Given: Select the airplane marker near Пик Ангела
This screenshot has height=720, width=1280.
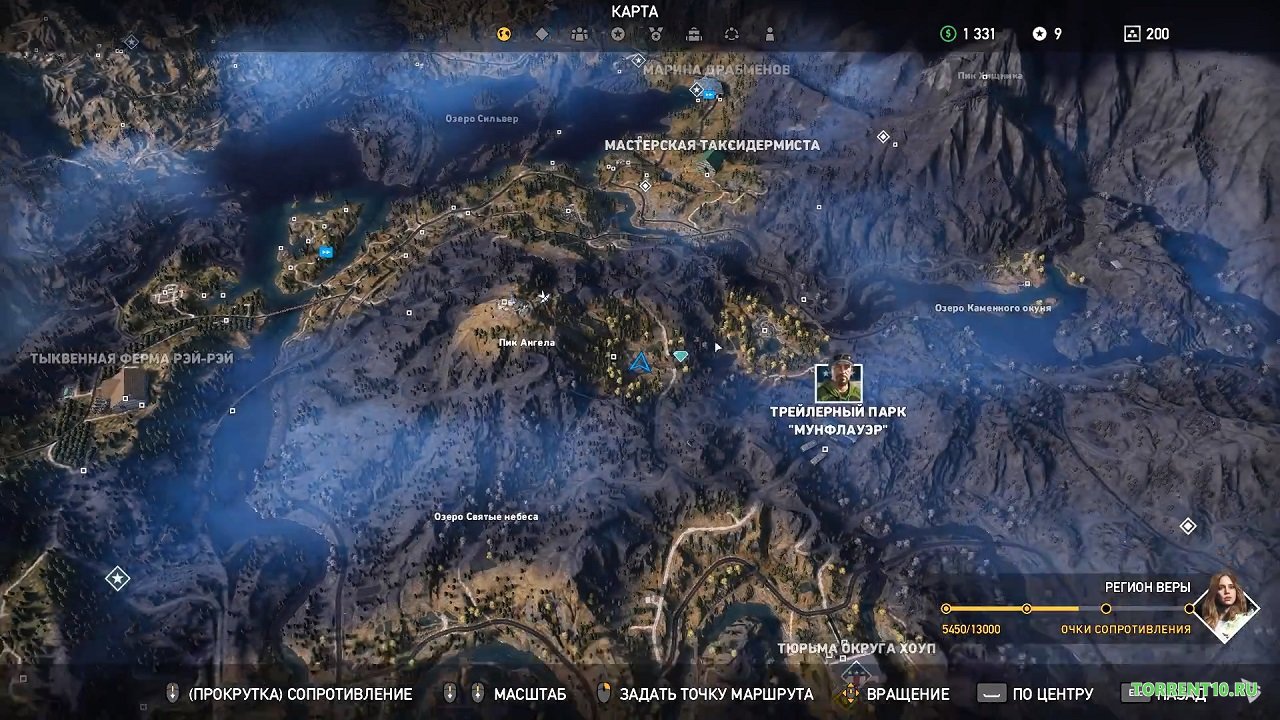Looking at the screenshot, I should (x=544, y=297).
